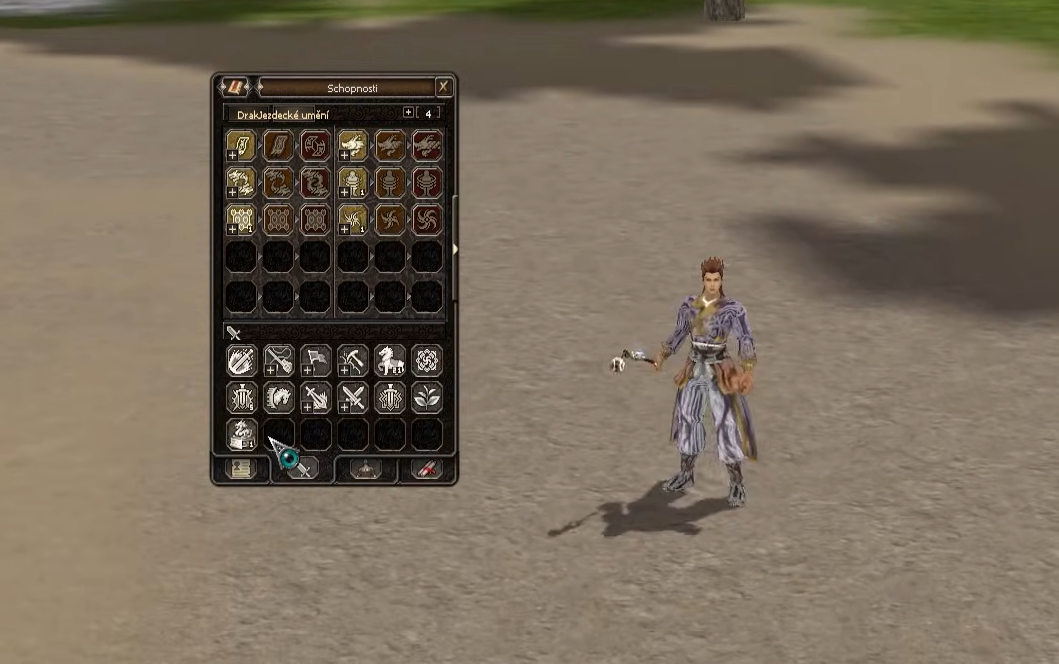Click the plus button beside the skill points counter
The image size is (1059, 664).
pos(408,113)
